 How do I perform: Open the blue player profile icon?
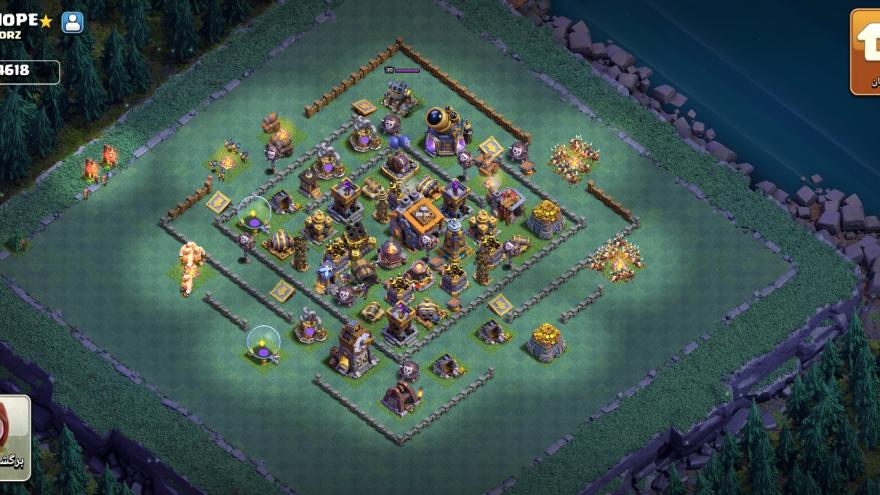point(73,22)
